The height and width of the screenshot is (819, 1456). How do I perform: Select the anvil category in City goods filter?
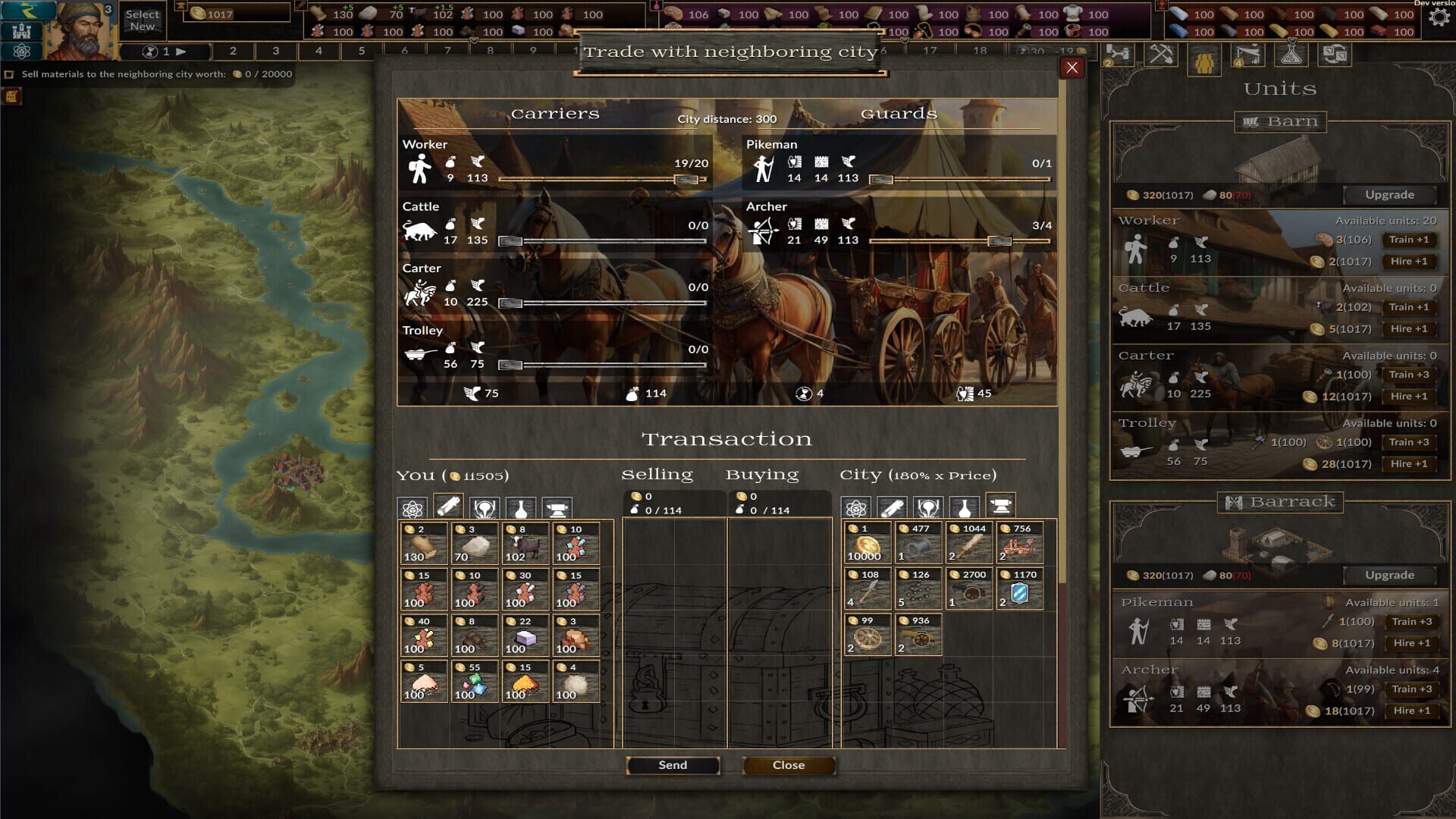click(1001, 507)
